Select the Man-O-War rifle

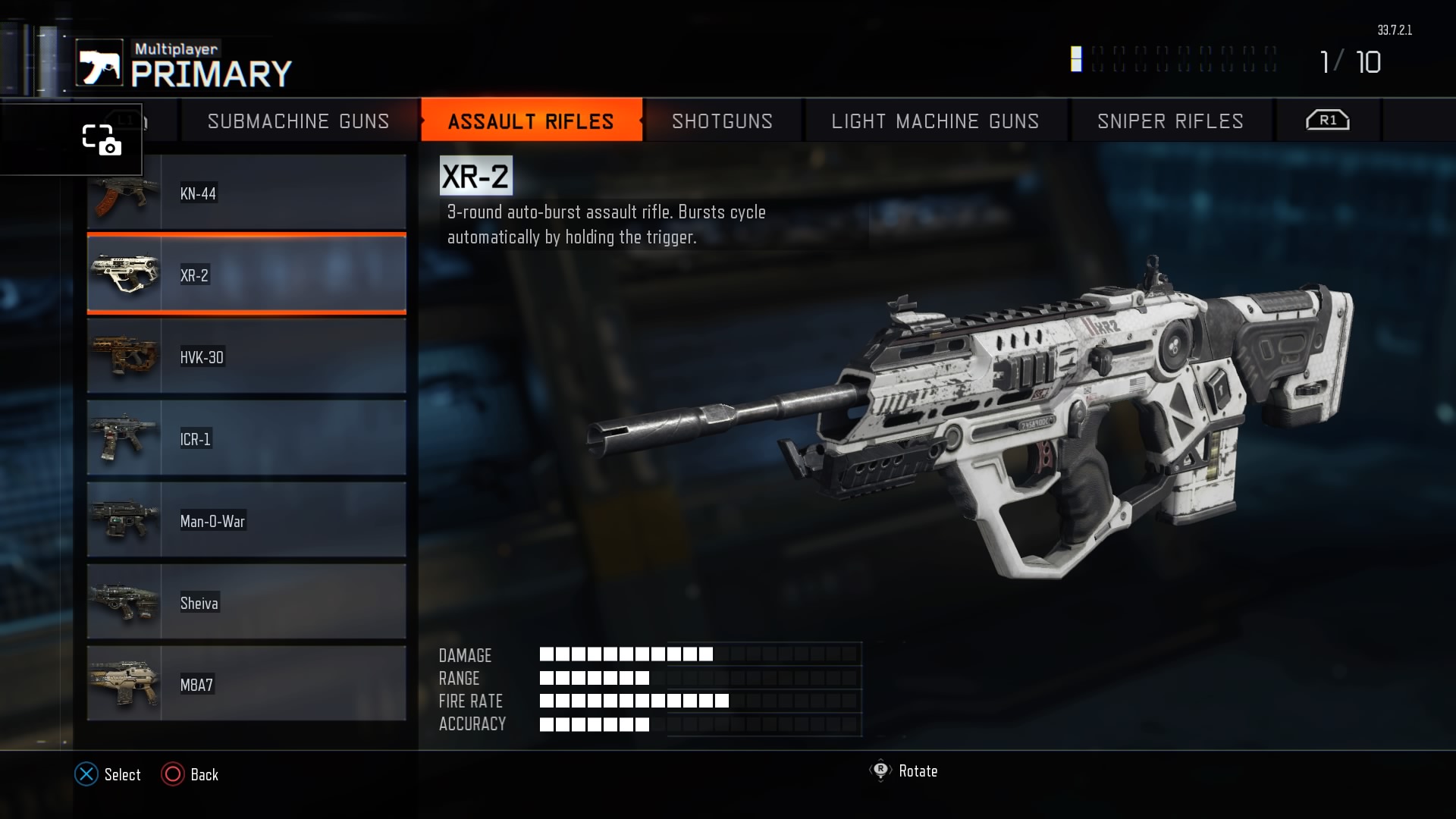point(246,520)
